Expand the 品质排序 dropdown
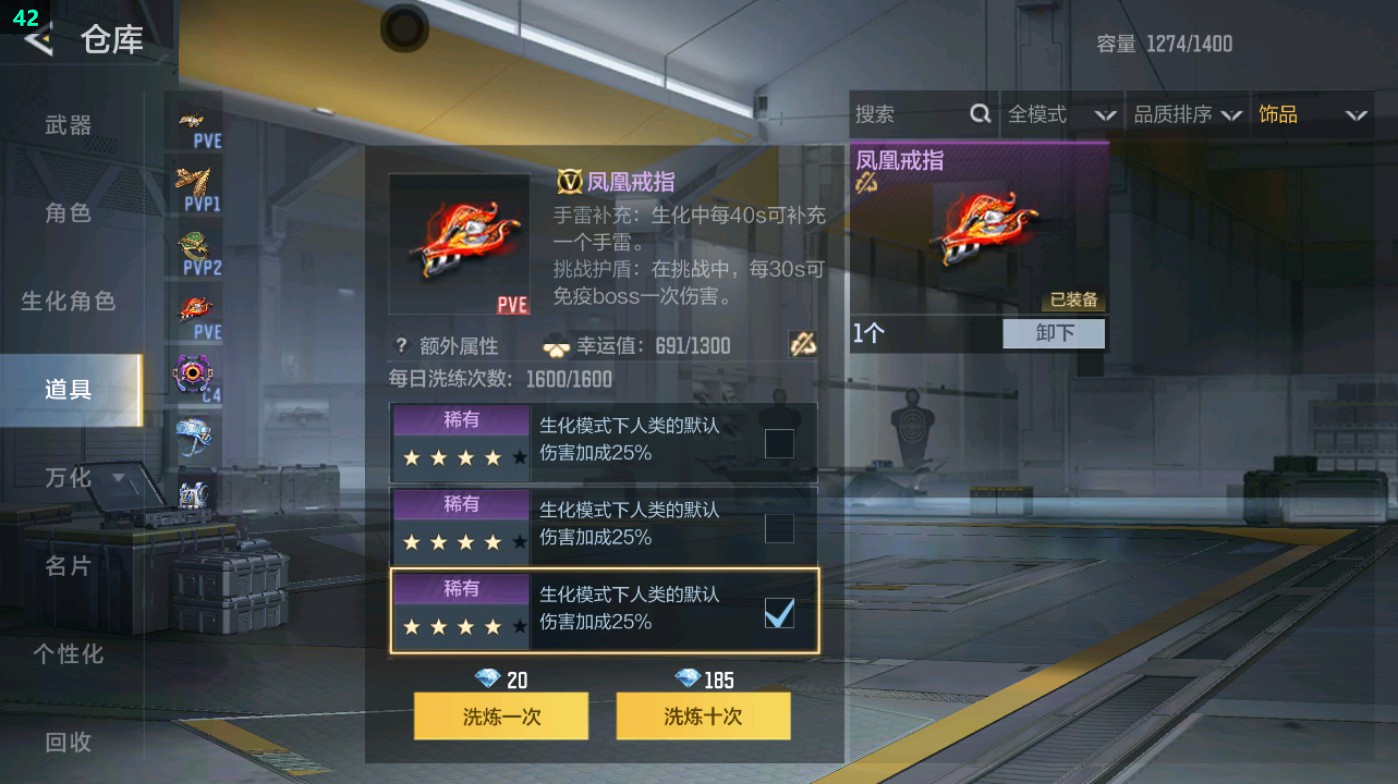The image size is (1398, 784). coord(1190,114)
